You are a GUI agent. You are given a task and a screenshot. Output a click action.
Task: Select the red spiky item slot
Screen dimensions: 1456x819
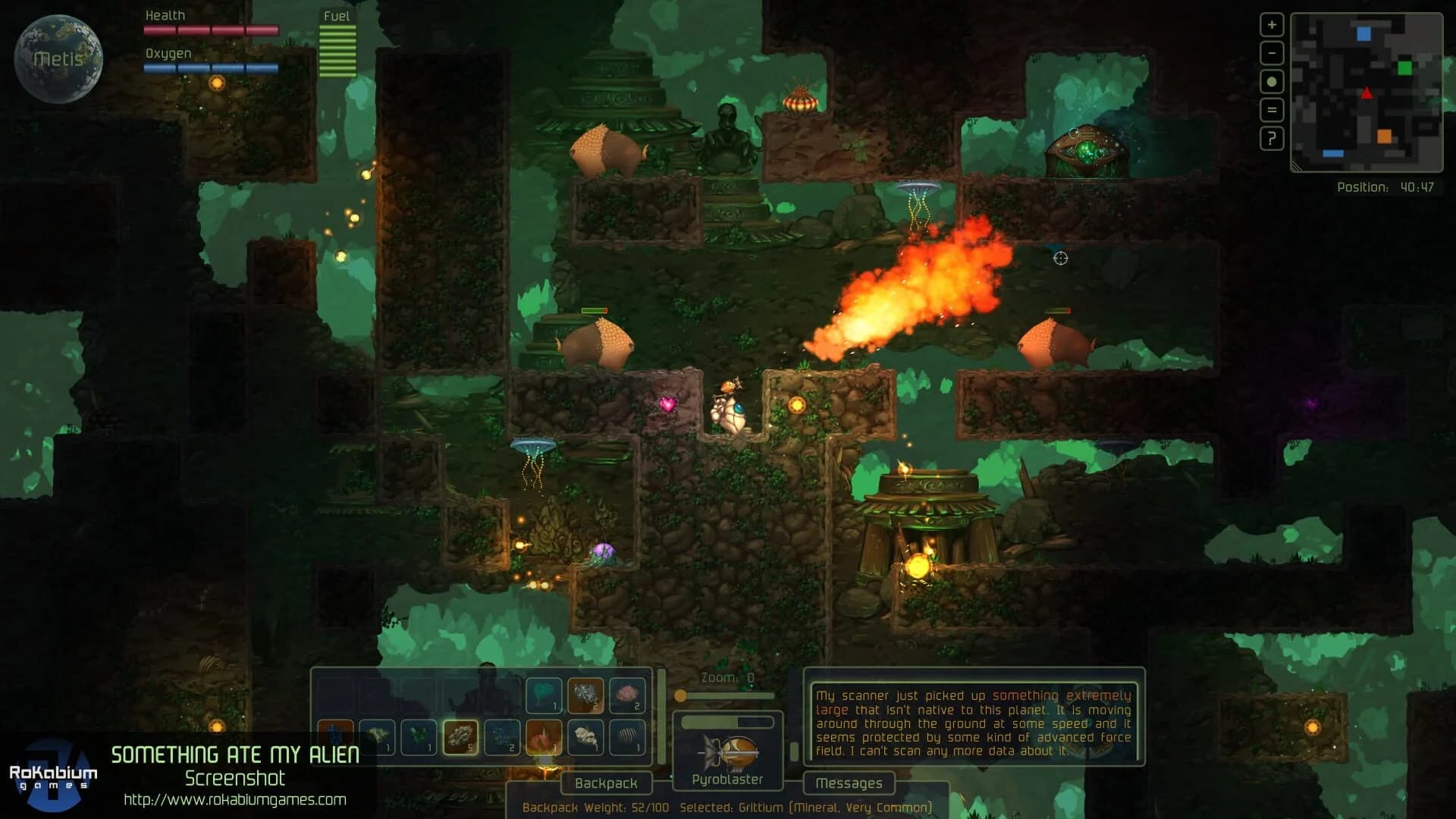(544, 737)
